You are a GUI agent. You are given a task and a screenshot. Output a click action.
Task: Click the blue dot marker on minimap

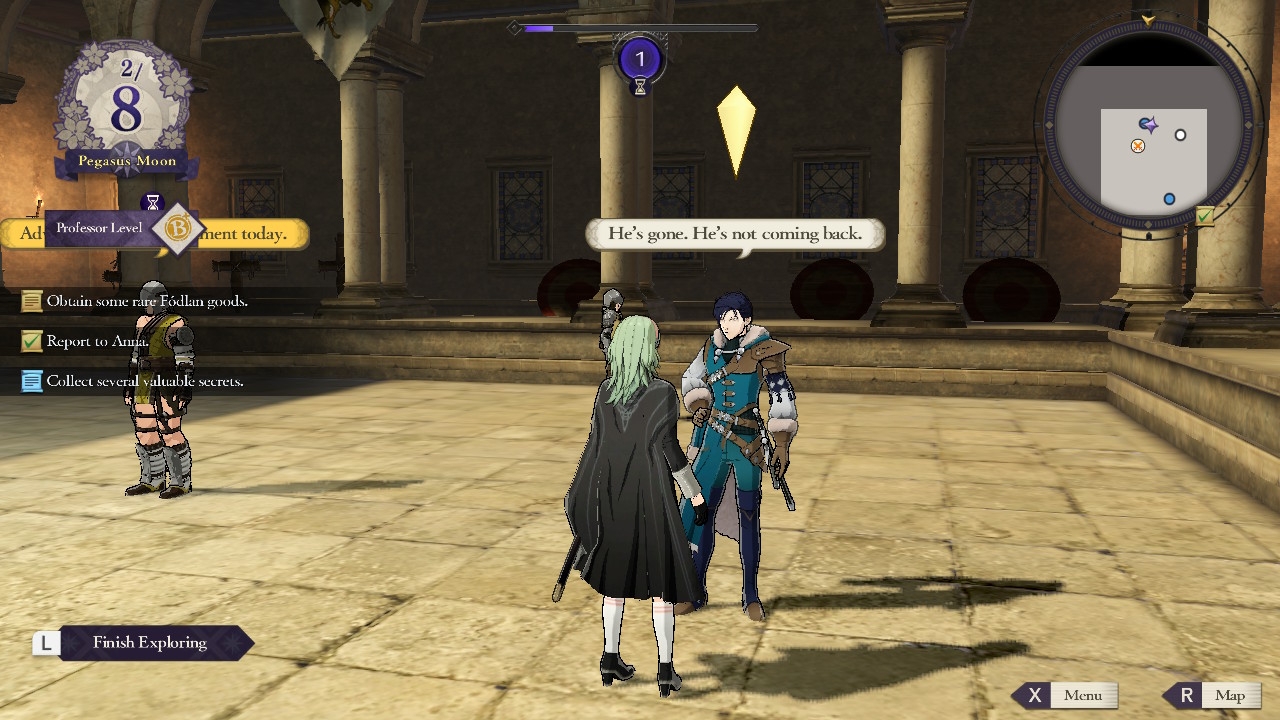(x=1169, y=199)
